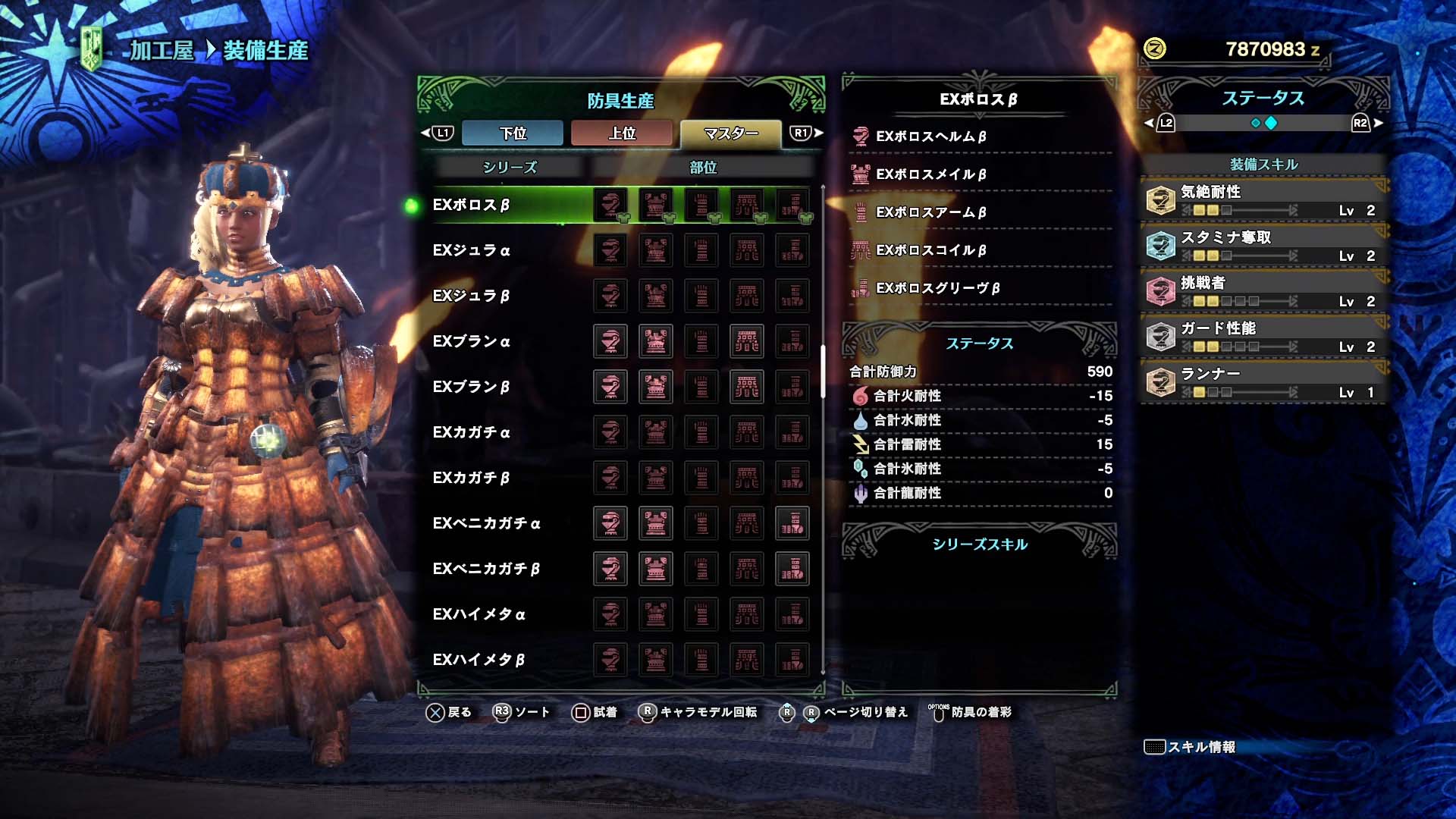Choose the EXハイメタα armor series
This screenshot has height=819, width=1456.
[x=479, y=614]
